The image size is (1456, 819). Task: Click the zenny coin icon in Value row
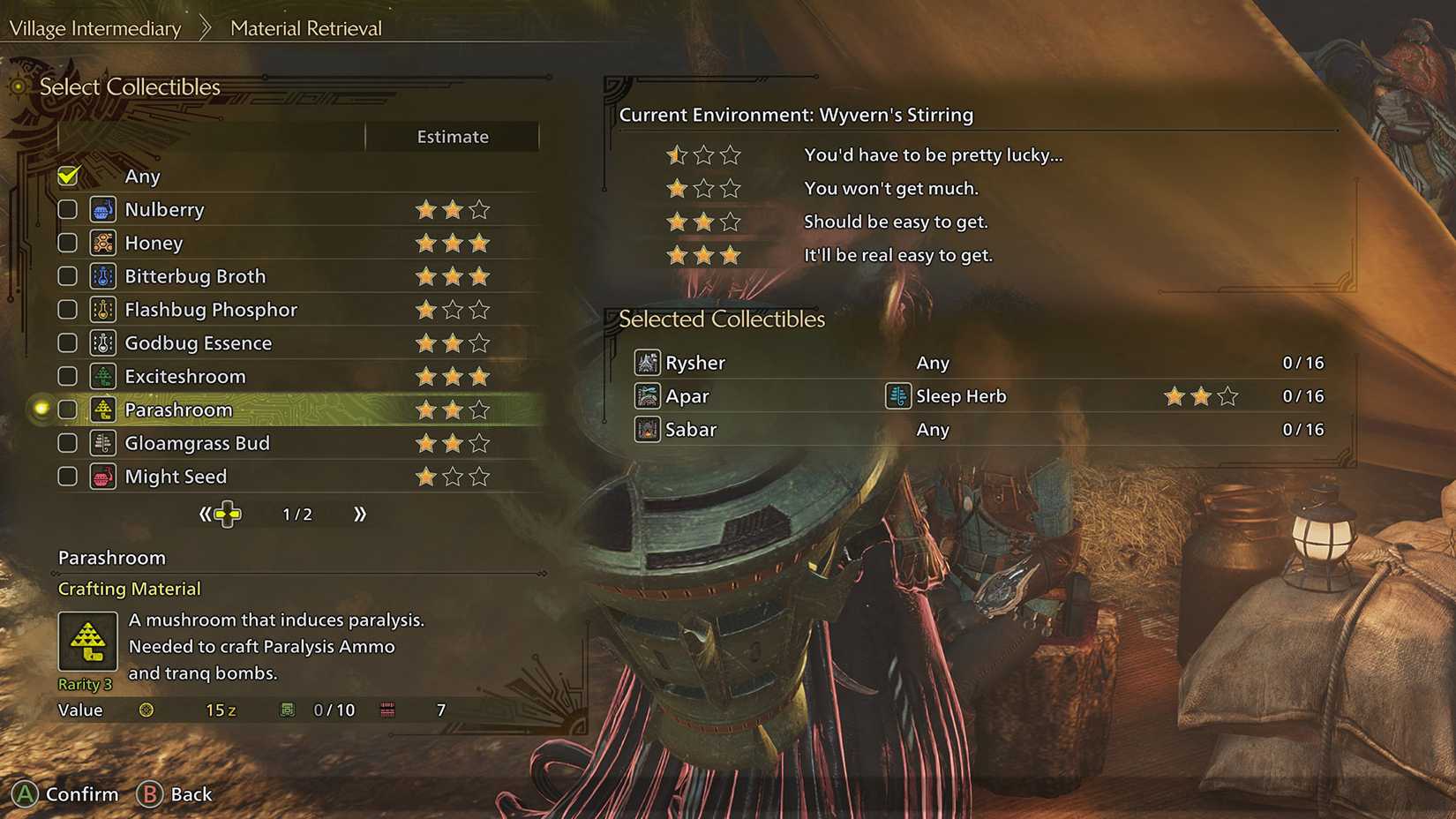pos(146,710)
